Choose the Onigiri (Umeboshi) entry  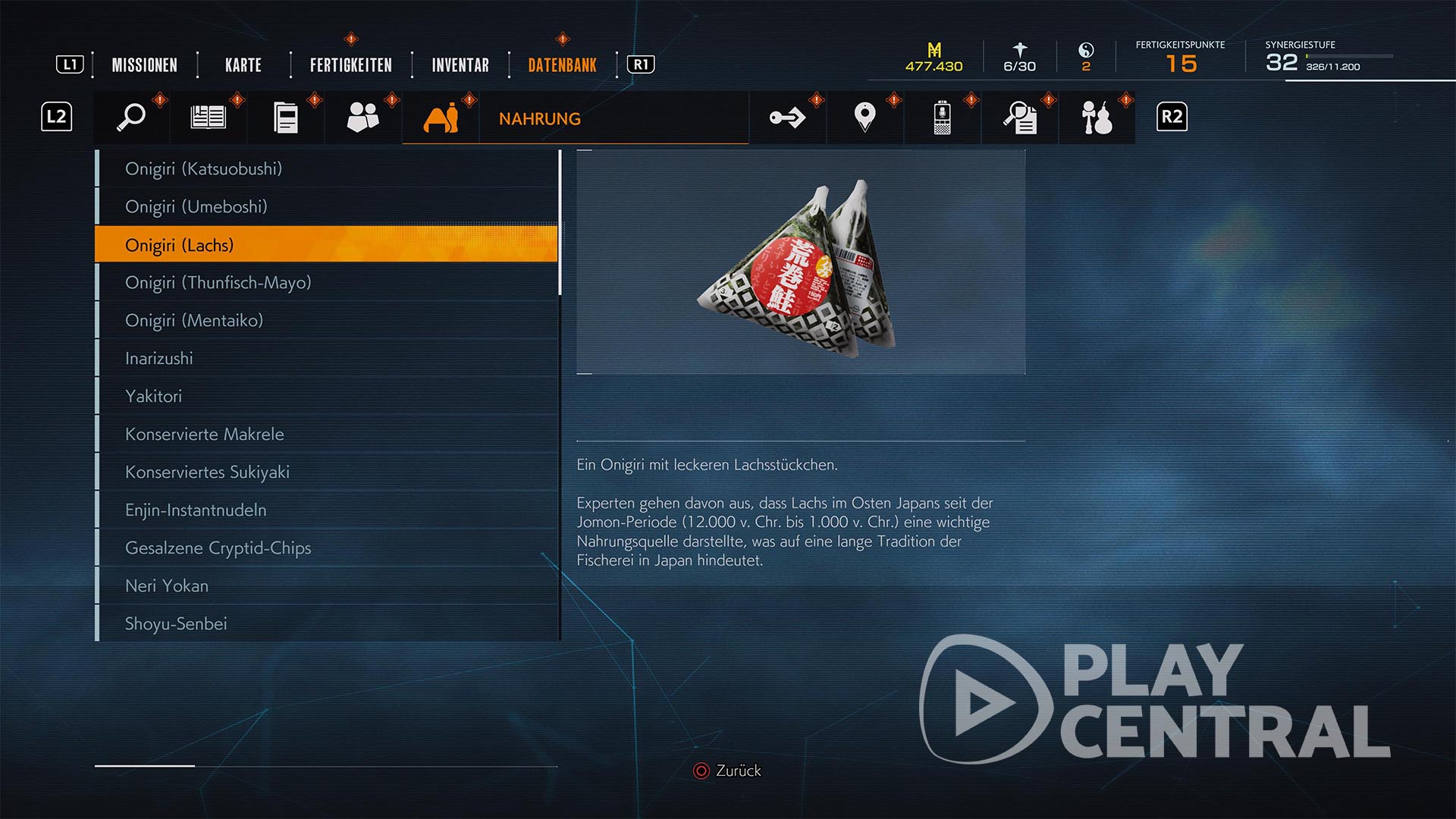196,206
